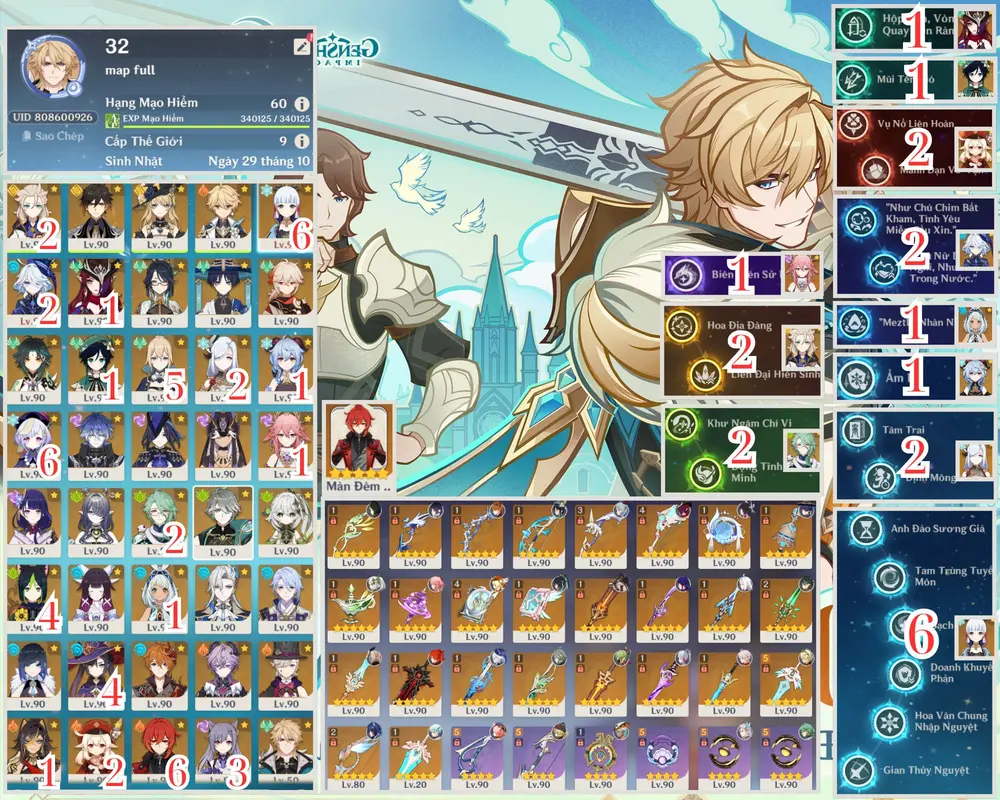The width and height of the screenshot is (1000, 800).
Task: Select the Gian Thủy Nguyệt constellation node
Action: pos(859,770)
